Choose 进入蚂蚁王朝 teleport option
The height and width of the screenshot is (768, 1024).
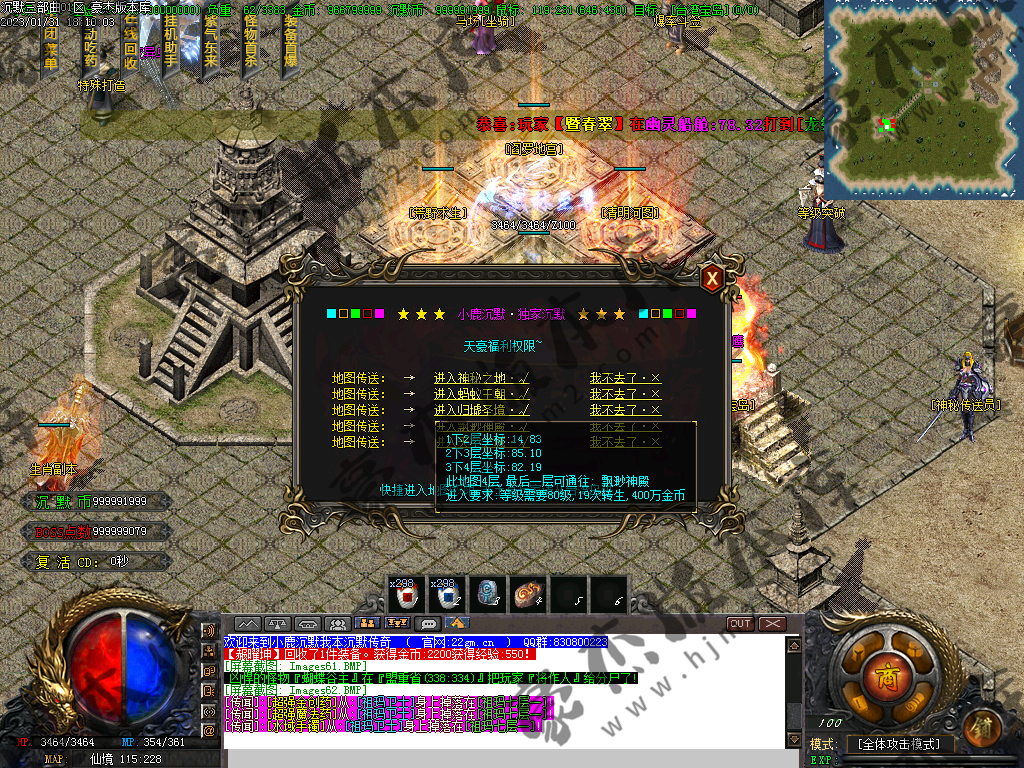point(481,394)
